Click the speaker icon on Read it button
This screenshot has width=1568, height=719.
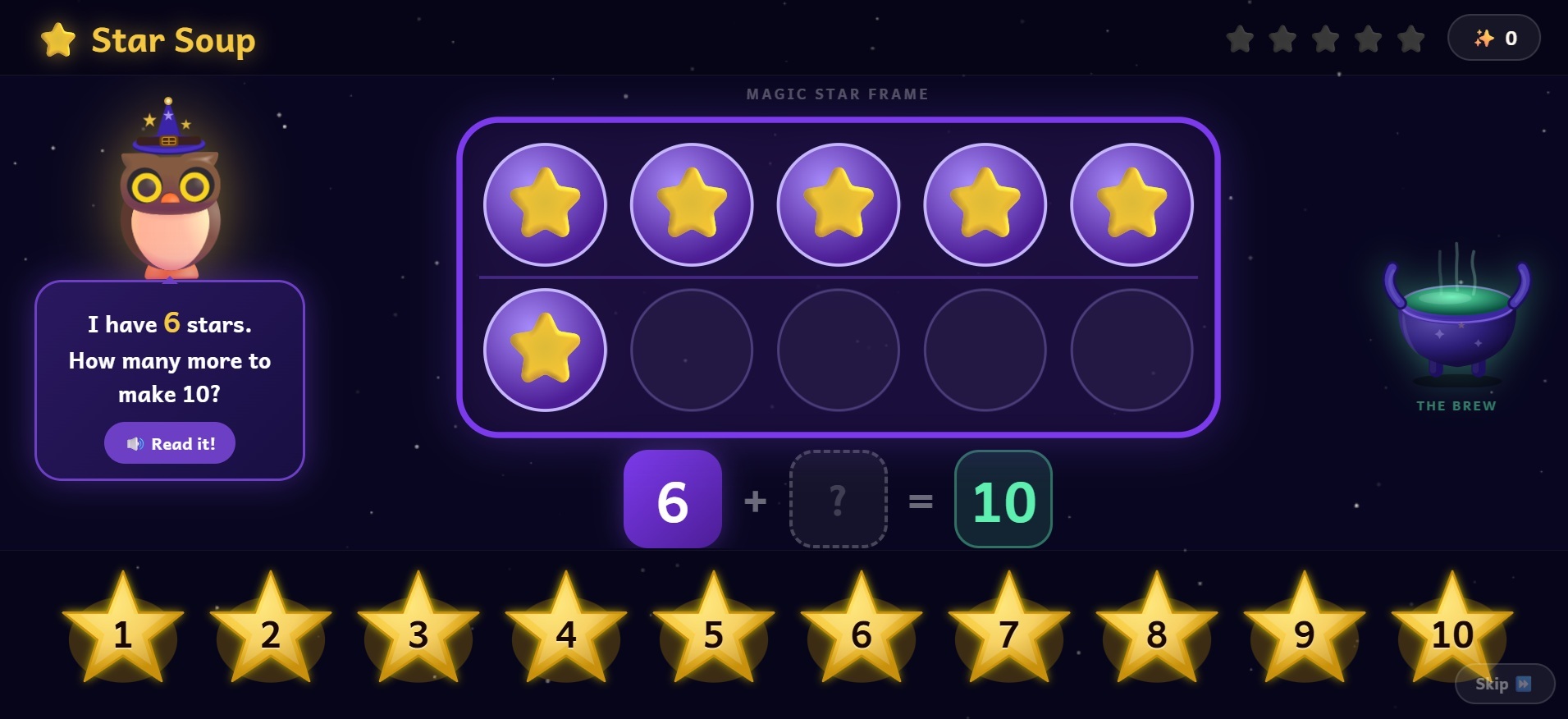pyautogui.click(x=138, y=442)
